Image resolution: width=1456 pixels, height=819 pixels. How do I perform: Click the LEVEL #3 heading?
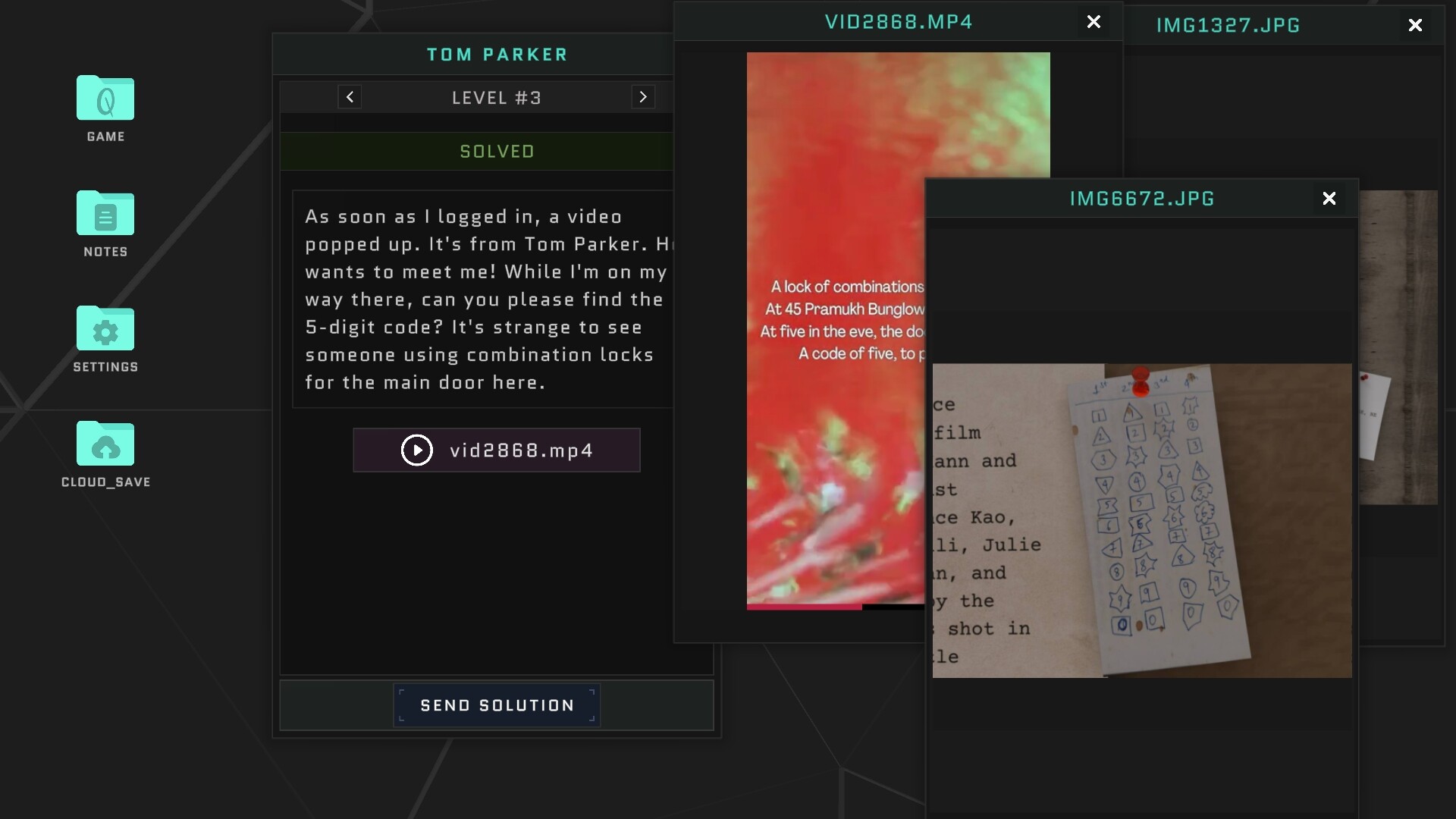[x=496, y=96]
